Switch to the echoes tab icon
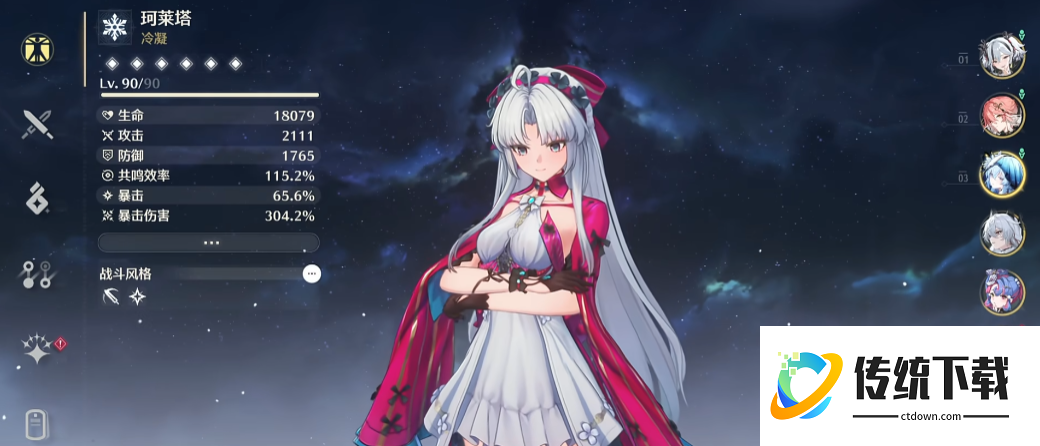 tap(38, 198)
